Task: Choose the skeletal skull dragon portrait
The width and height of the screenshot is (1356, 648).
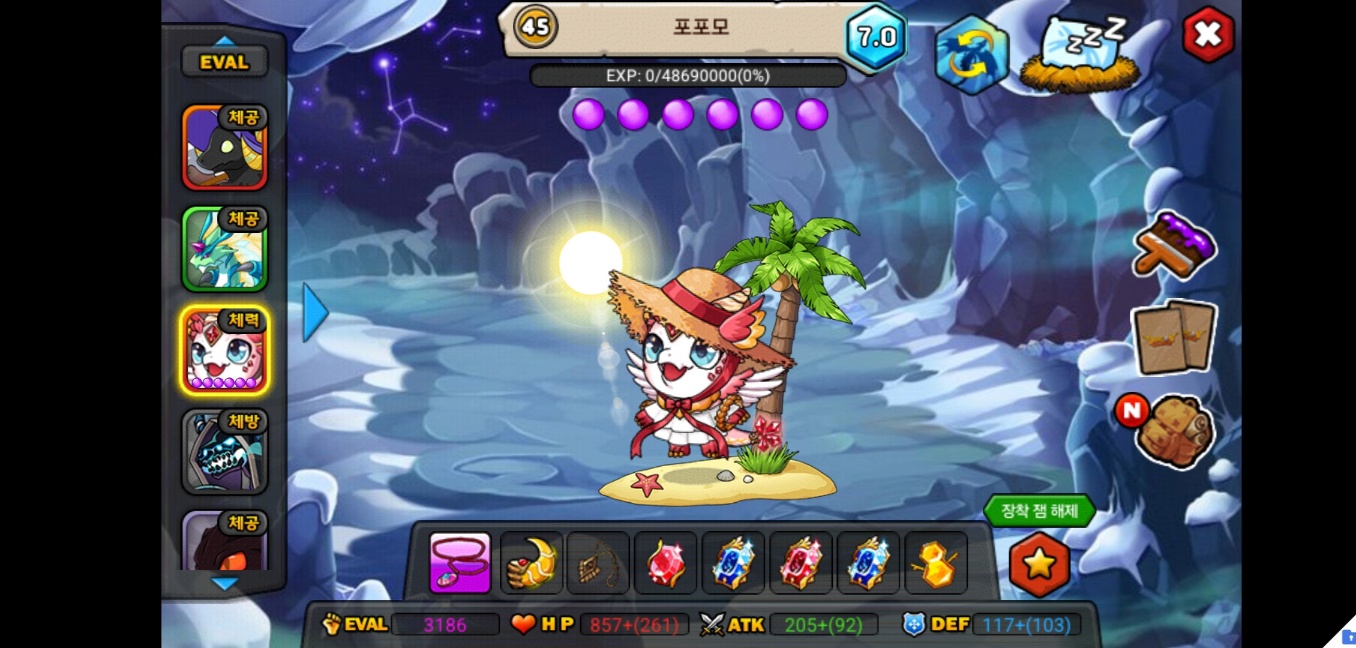Action: [224, 452]
